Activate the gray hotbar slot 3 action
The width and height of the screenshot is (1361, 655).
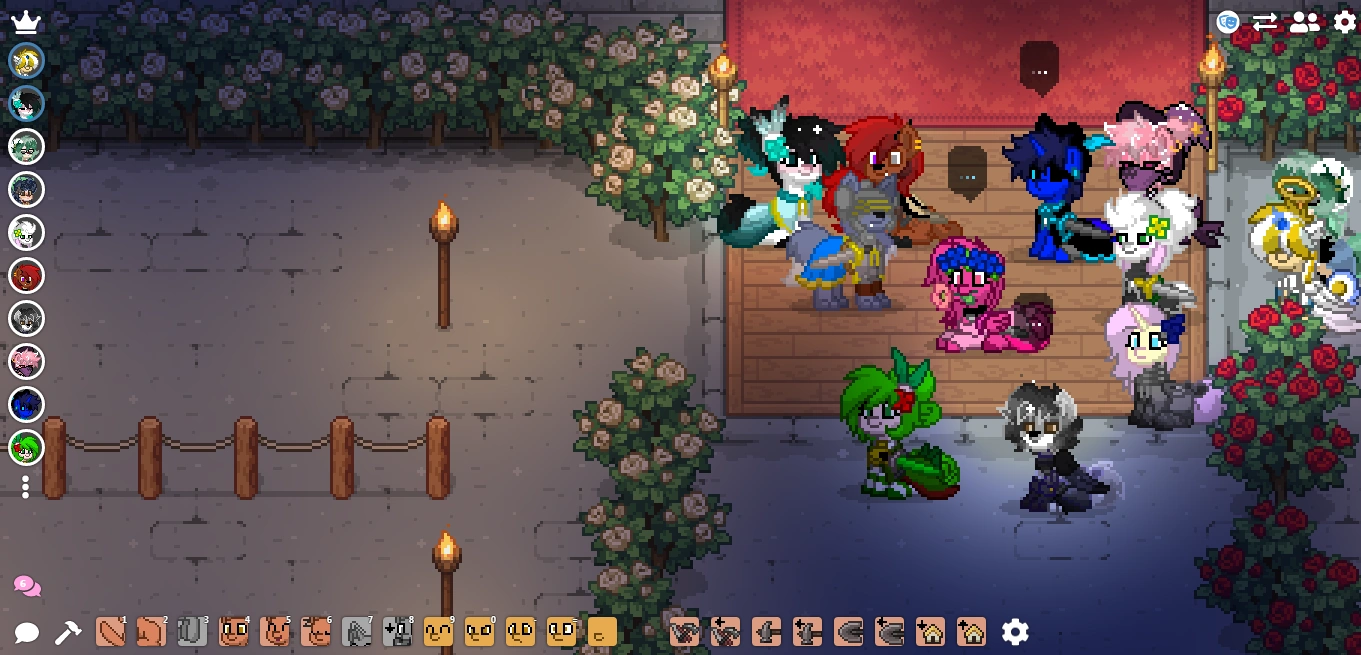(x=192, y=632)
